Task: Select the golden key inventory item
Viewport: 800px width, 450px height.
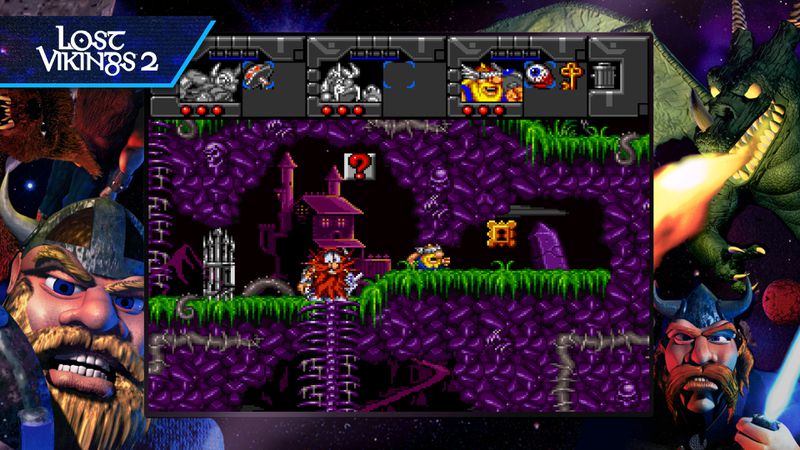Action: click(572, 77)
